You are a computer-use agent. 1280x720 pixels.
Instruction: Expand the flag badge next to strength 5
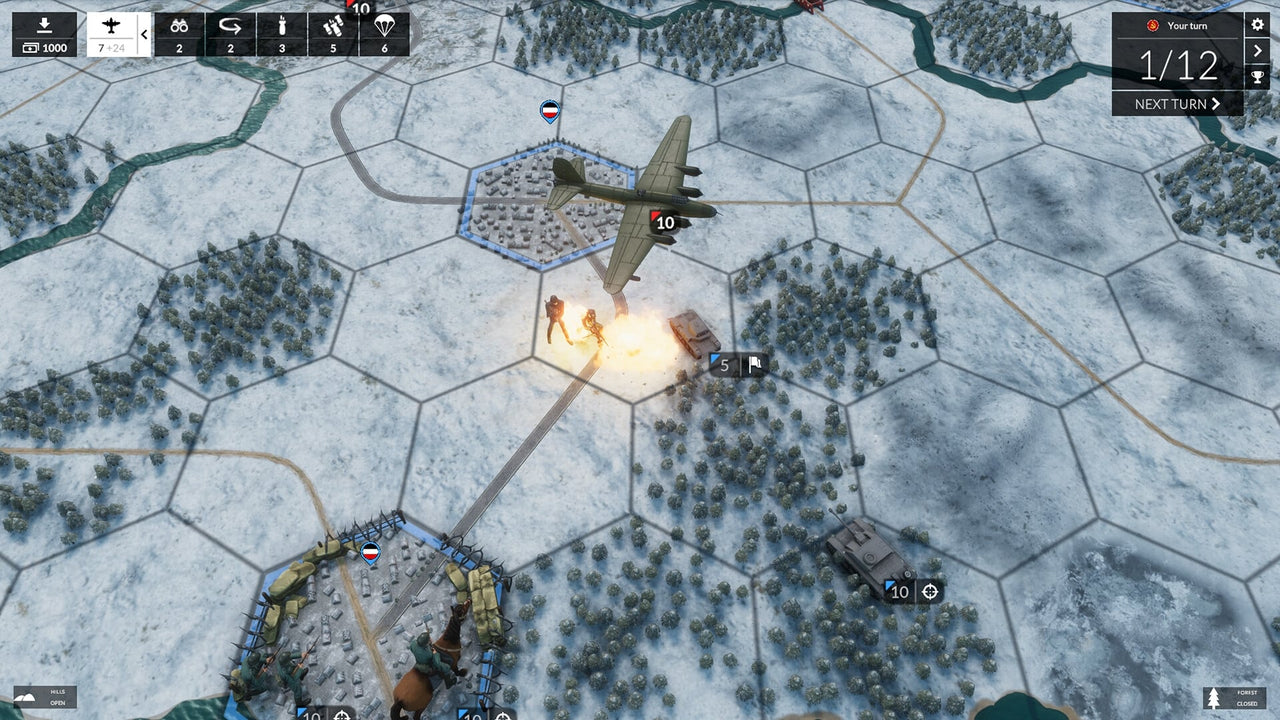tap(753, 365)
